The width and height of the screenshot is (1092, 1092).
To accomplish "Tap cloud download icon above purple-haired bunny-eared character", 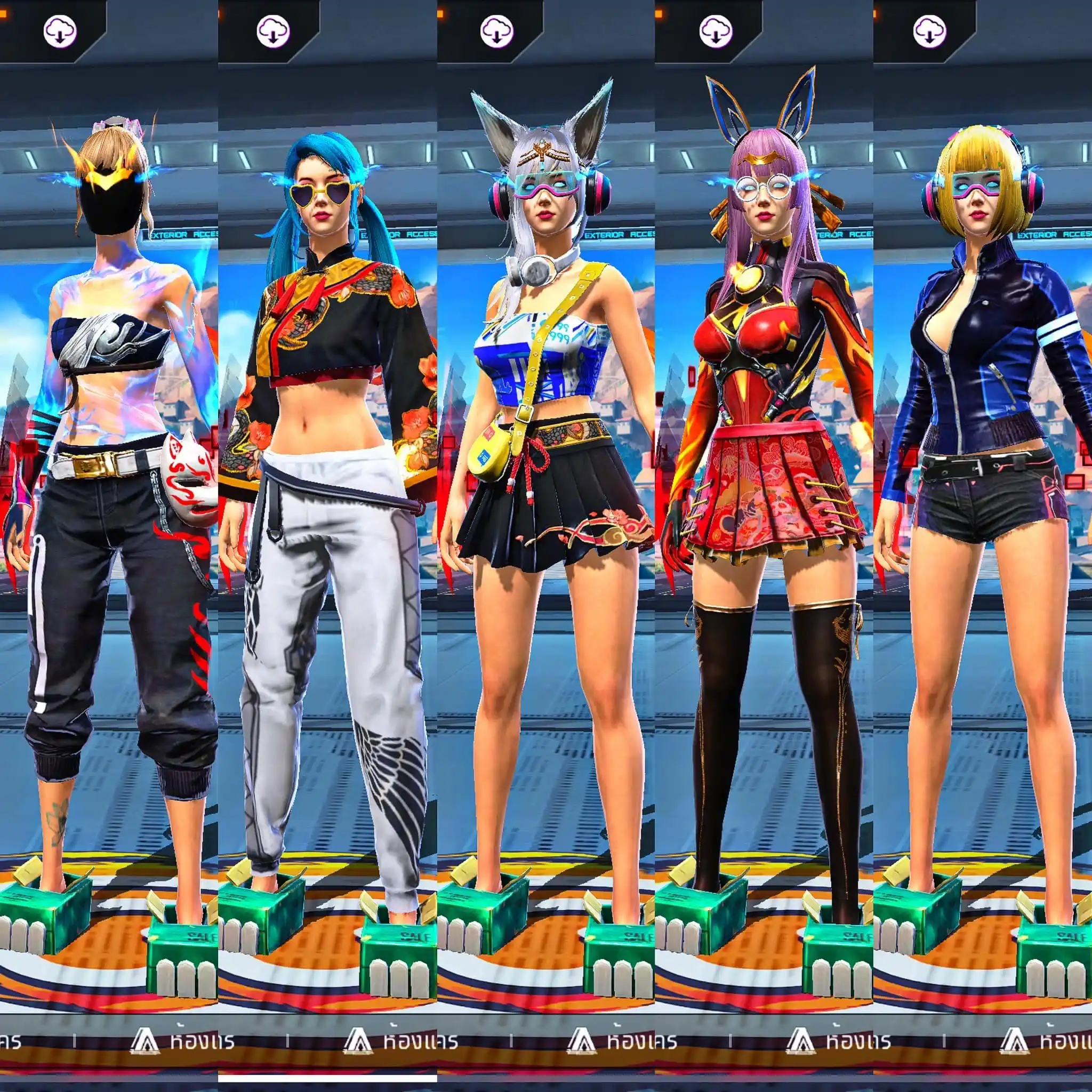I will point(716,31).
